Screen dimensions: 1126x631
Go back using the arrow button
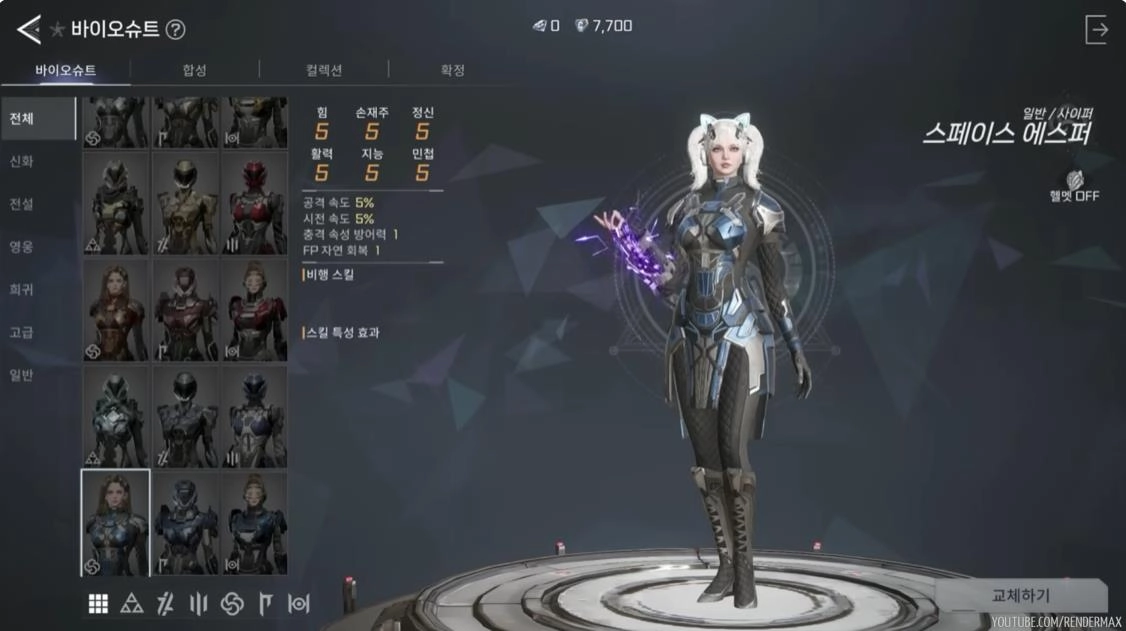pos(28,29)
